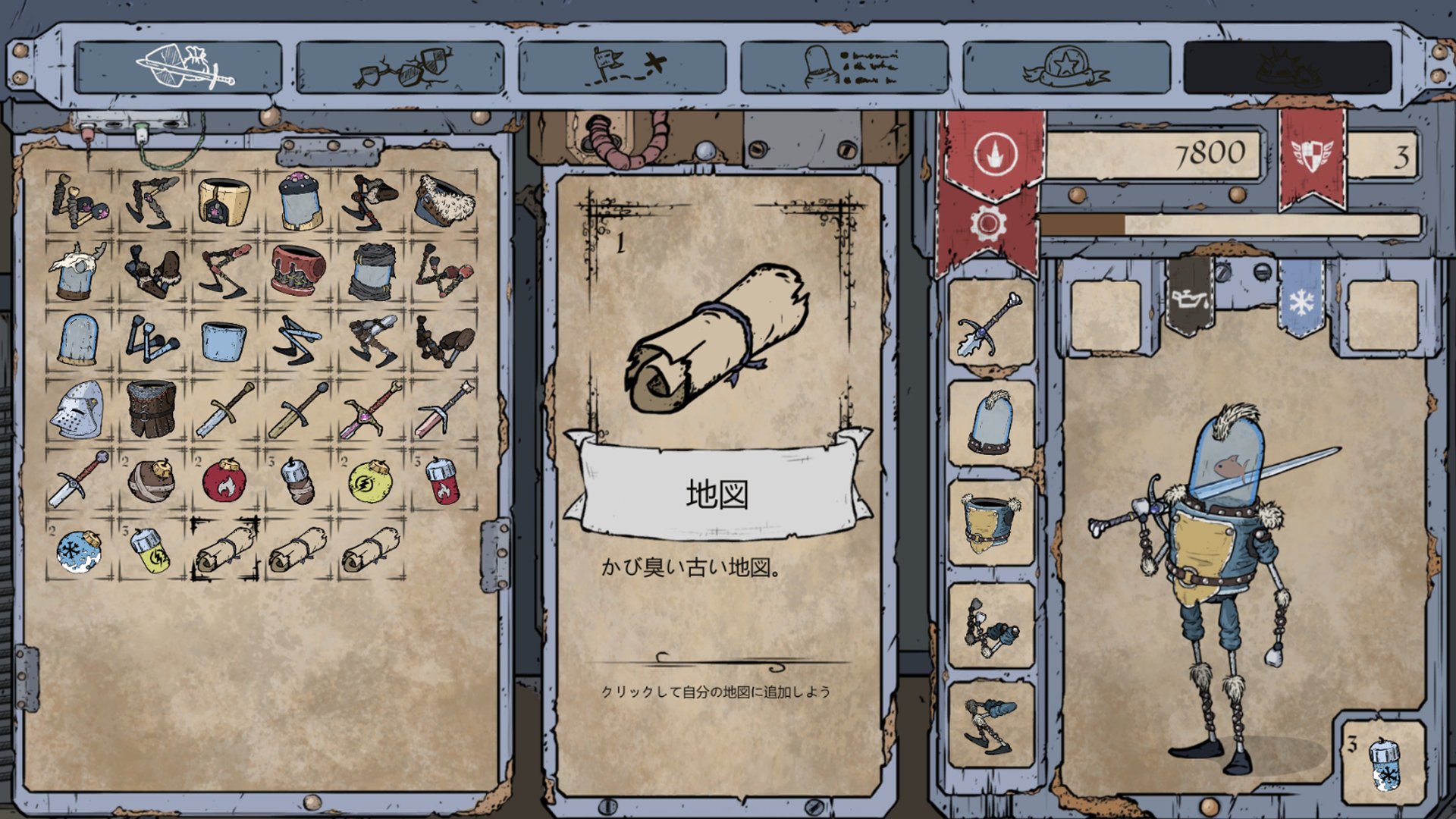The image size is (1456, 819).
Task: Pick the pink-hilted sword item
Action: point(370,410)
